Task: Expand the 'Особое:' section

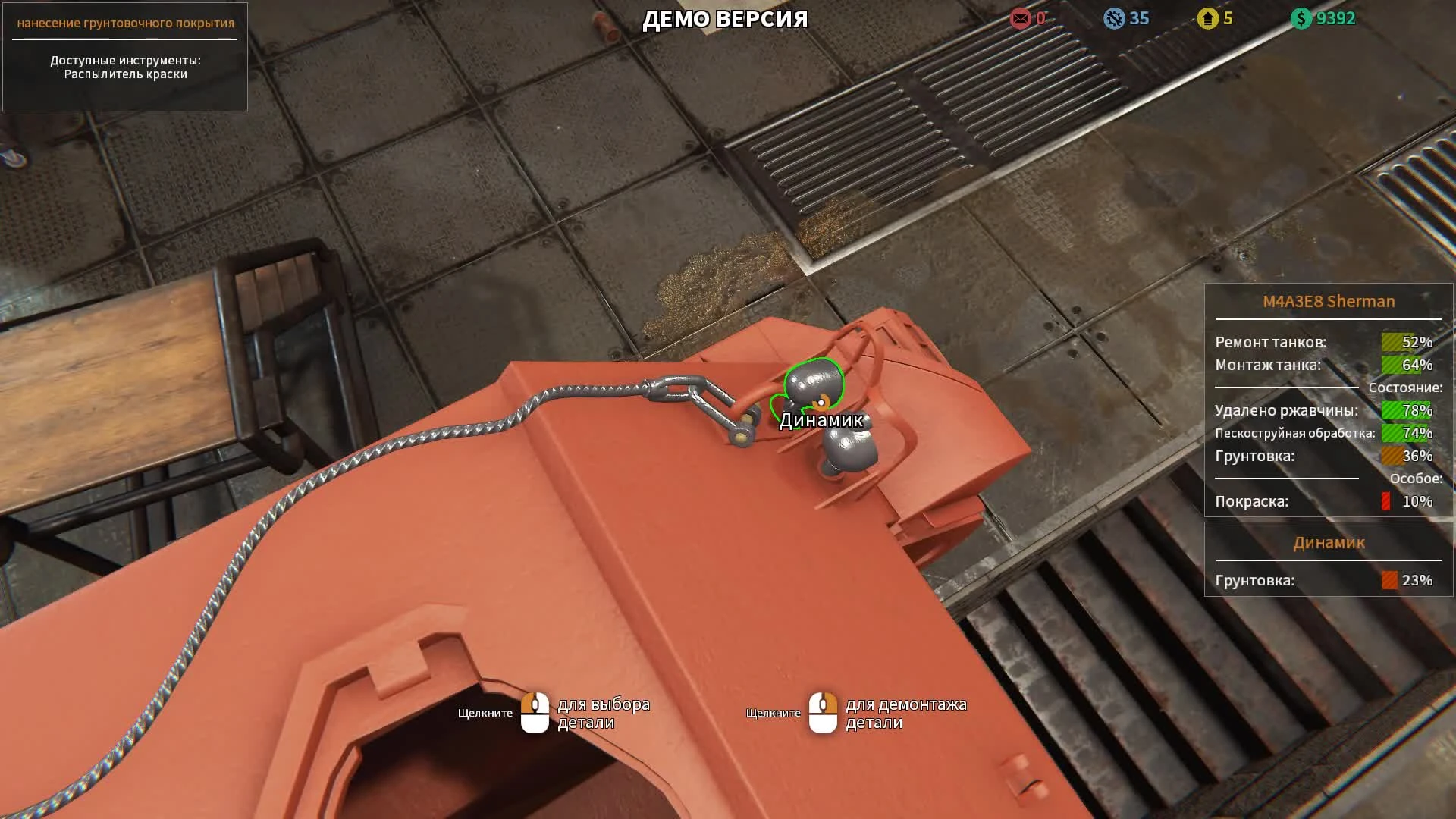Action: (1416, 478)
